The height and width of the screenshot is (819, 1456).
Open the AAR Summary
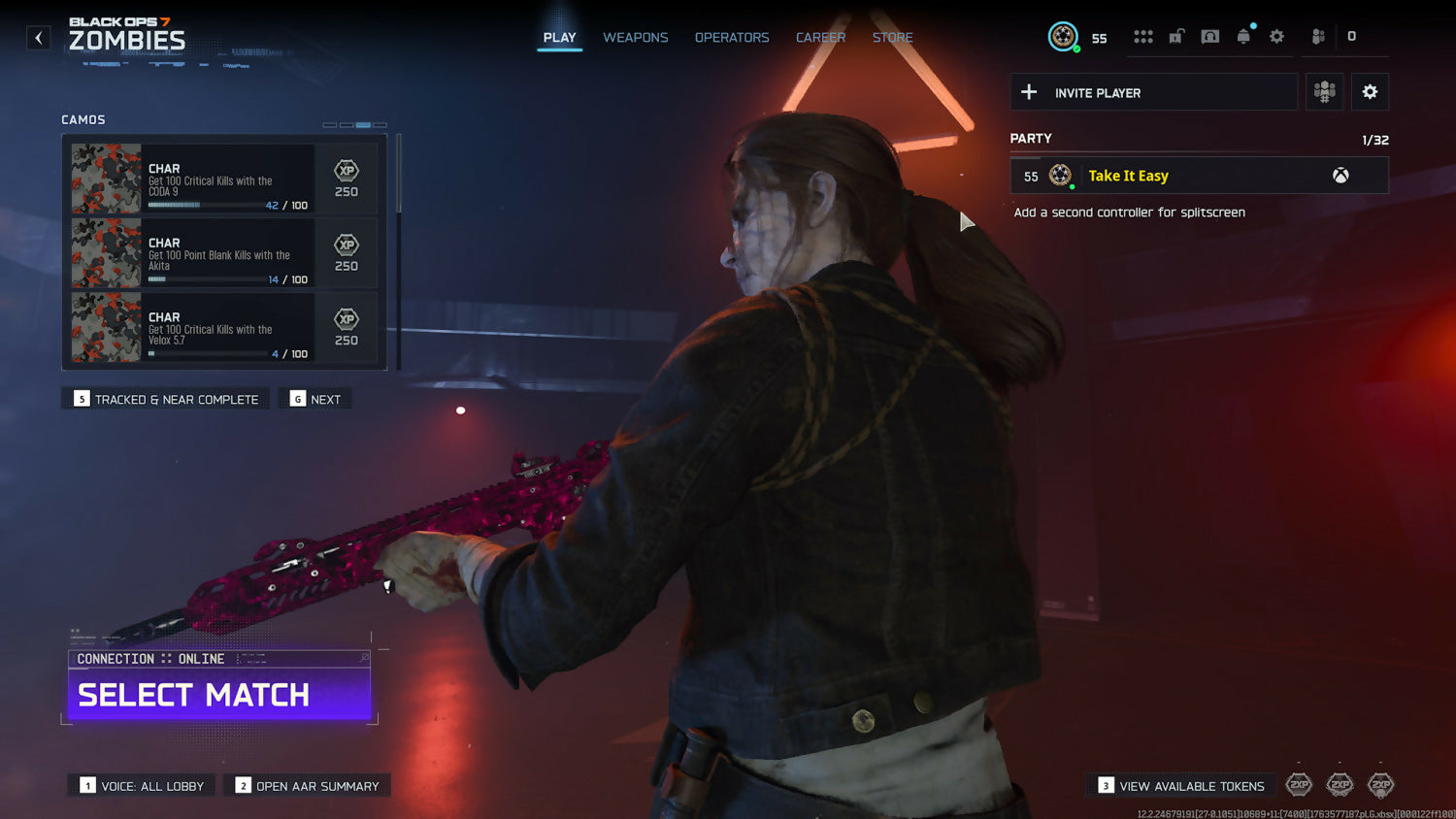pos(307,786)
